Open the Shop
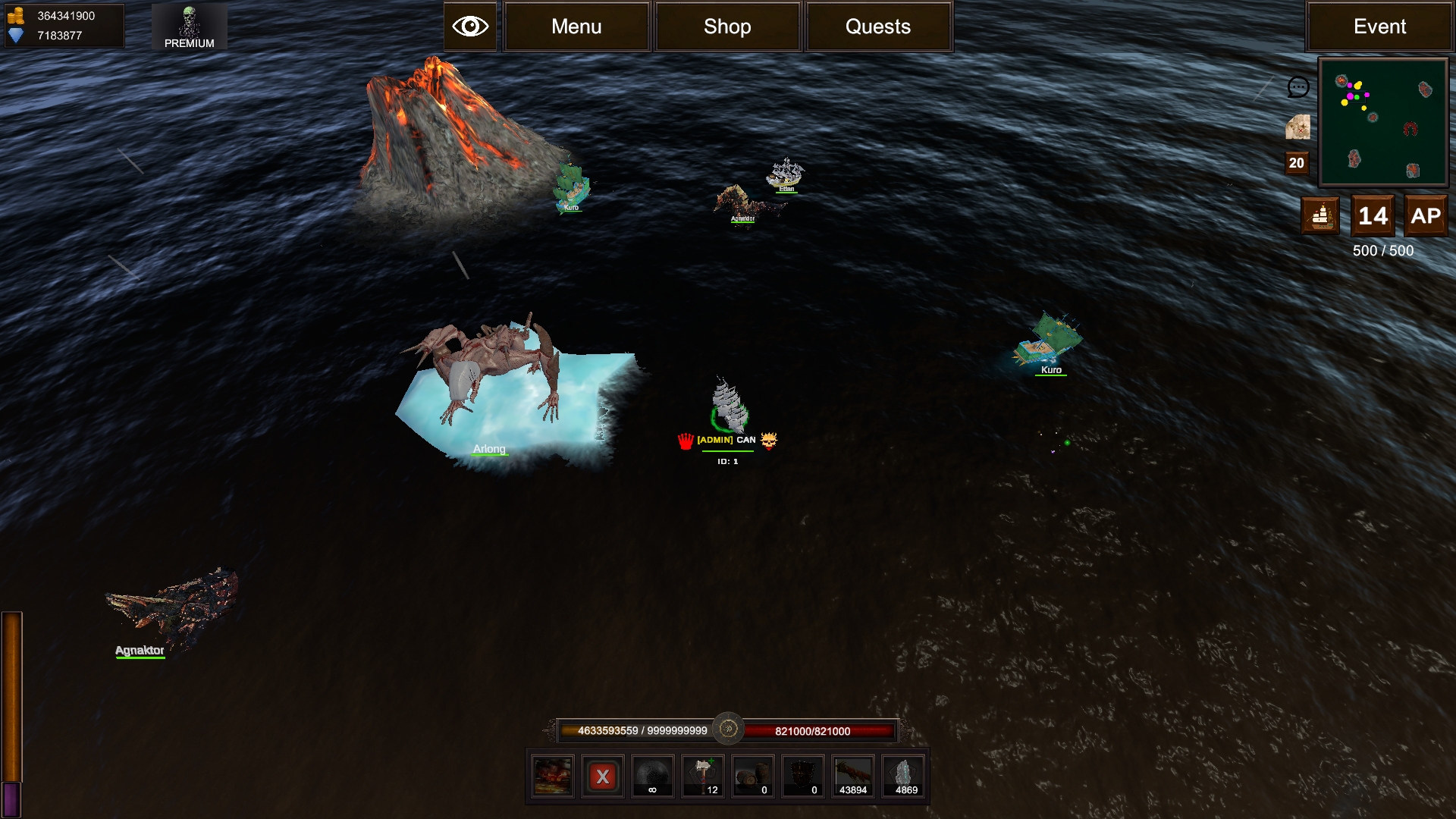Image resolution: width=1456 pixels, height=819 pixels. pos(727,27)
